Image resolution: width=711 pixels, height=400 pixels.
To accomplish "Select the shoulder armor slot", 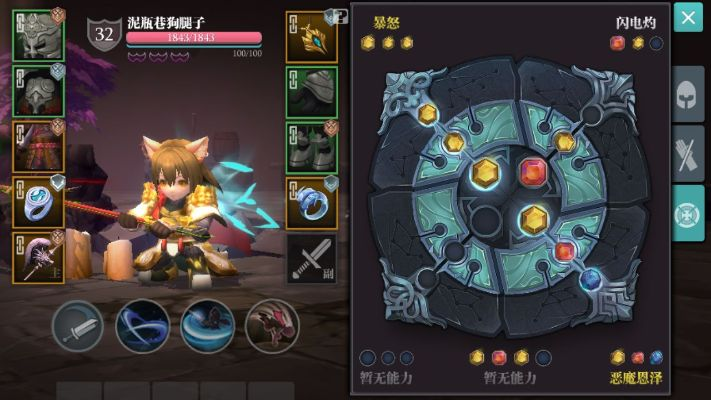I will (x=311, y=92).
